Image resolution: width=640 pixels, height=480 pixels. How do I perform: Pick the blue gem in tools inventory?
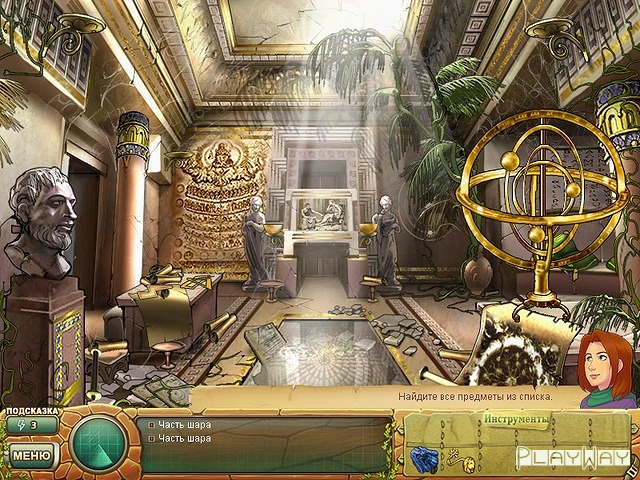(x=422, y=458)
